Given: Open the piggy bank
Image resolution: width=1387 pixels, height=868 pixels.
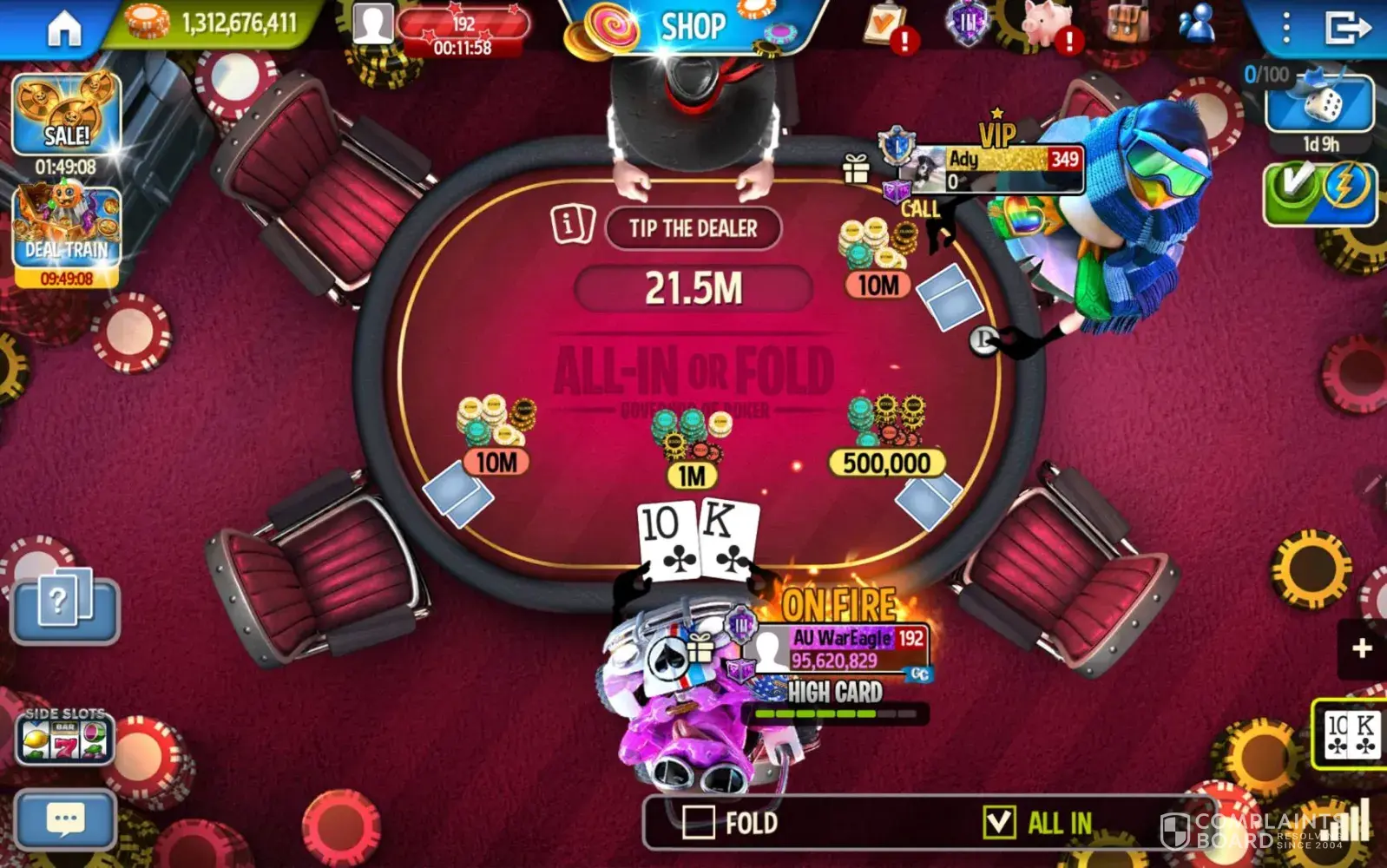Looking at the screenshot, I should point(1046,24).
